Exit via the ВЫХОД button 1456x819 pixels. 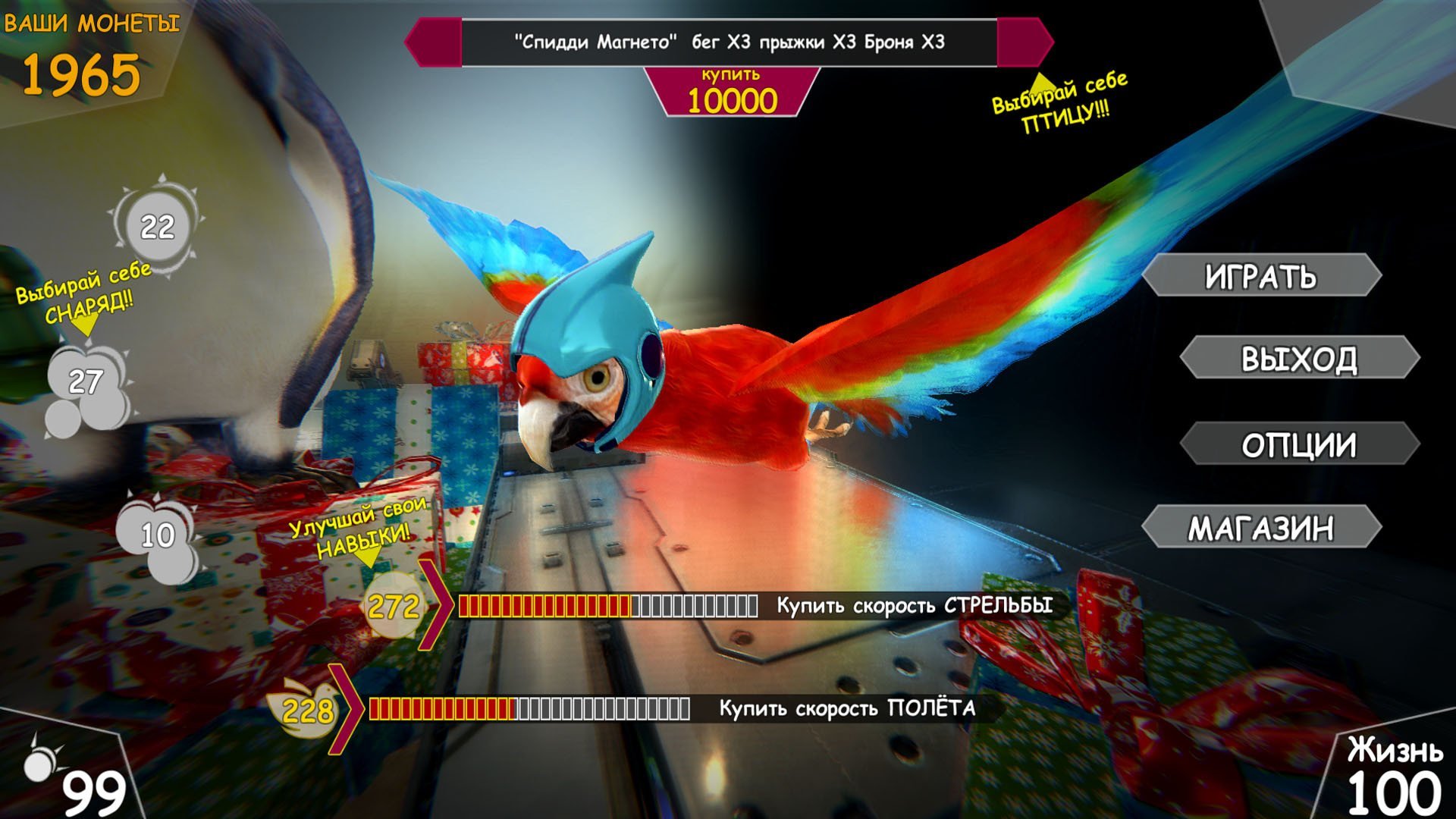(1298, 358)
